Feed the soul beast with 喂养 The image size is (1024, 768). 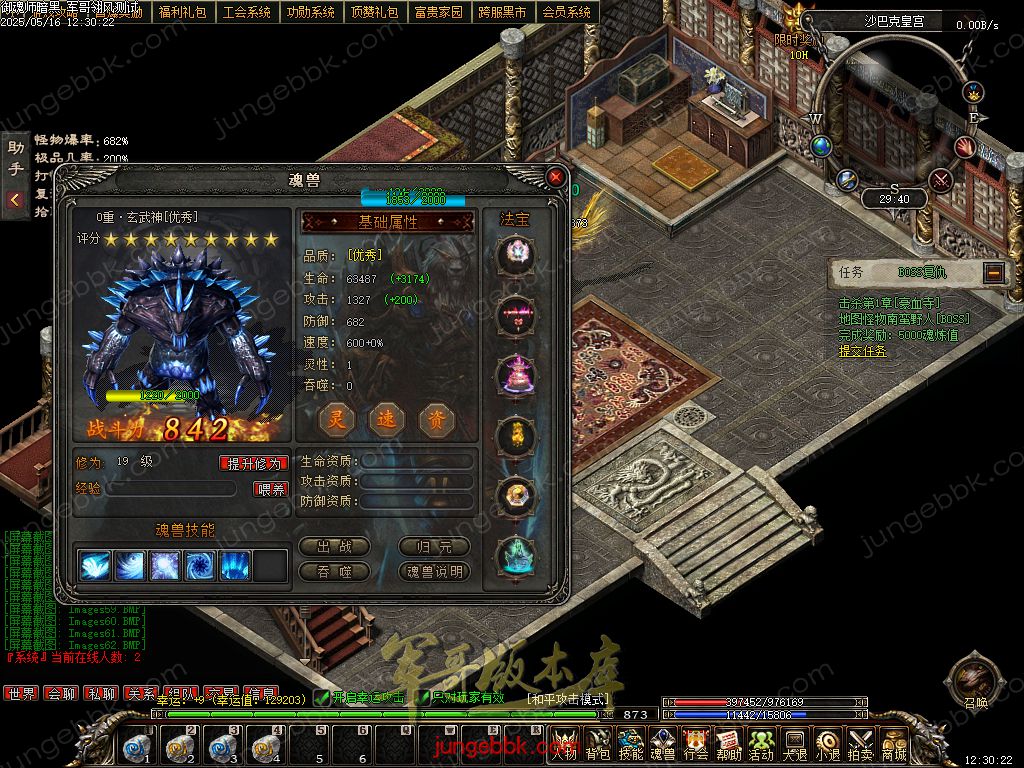point(272,489)
